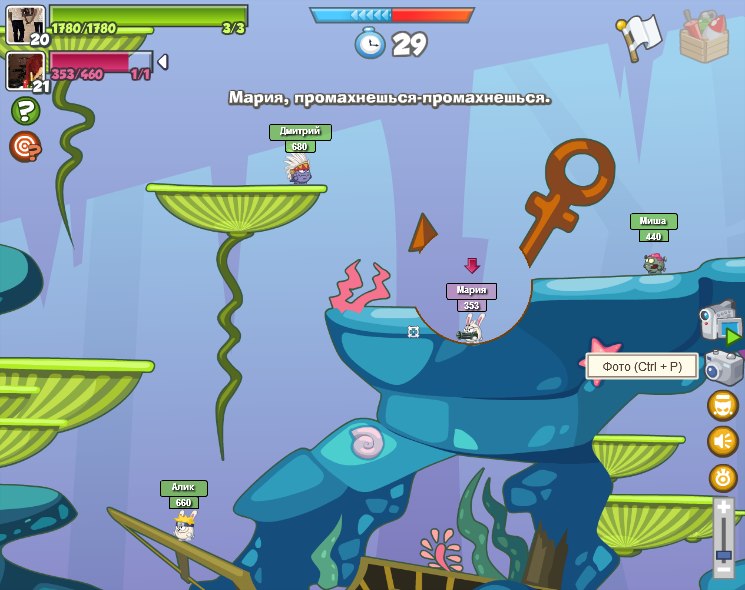Toggle the sound speaker button
This screenshot has height=590, width=745.
pyautogui.click(x=722, y=441)
